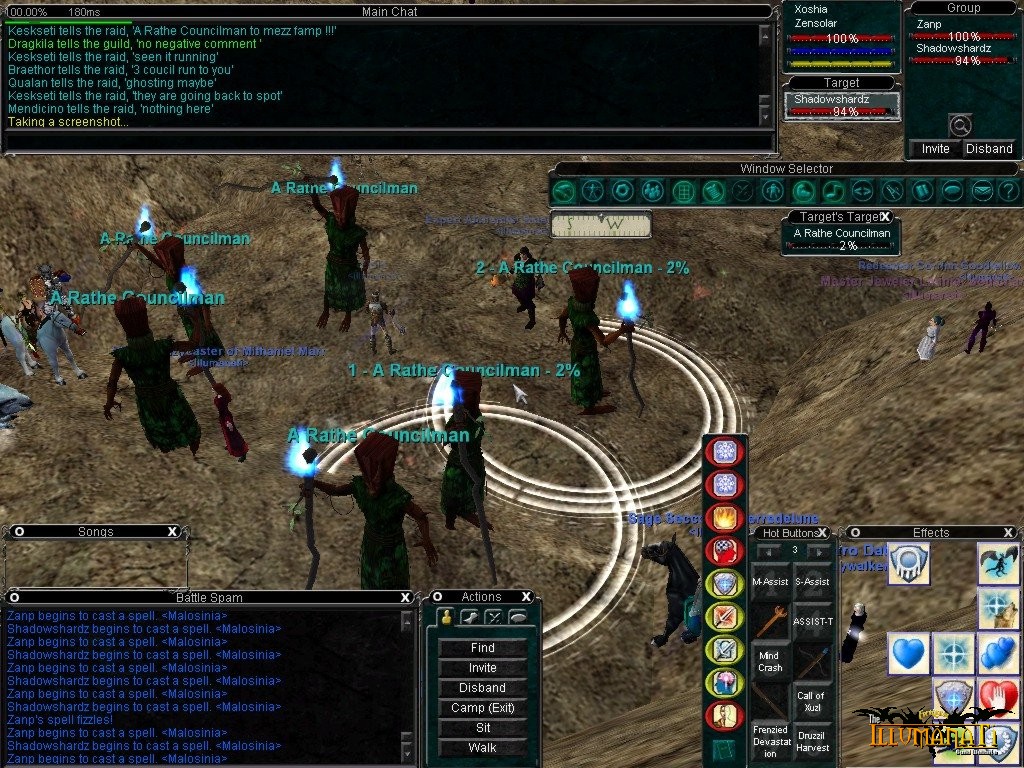Cast the flame spell gem
1024x768 pixels.
tap(723, 518)
